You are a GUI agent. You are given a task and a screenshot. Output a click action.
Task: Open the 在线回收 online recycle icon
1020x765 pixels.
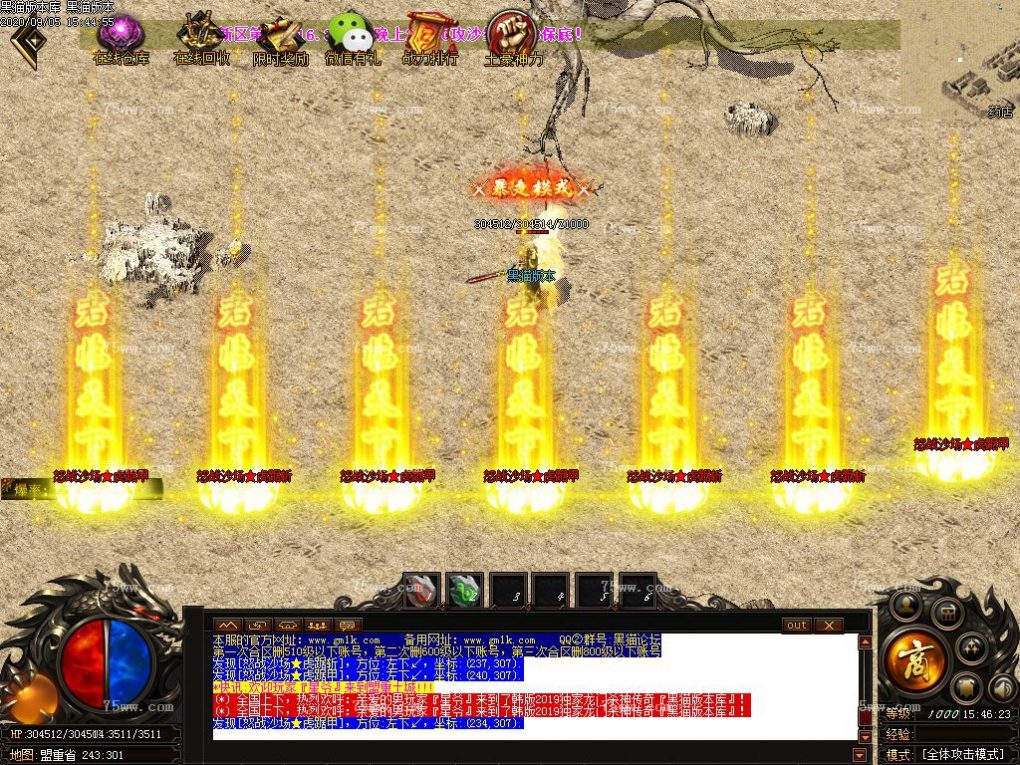pos(201,38)
